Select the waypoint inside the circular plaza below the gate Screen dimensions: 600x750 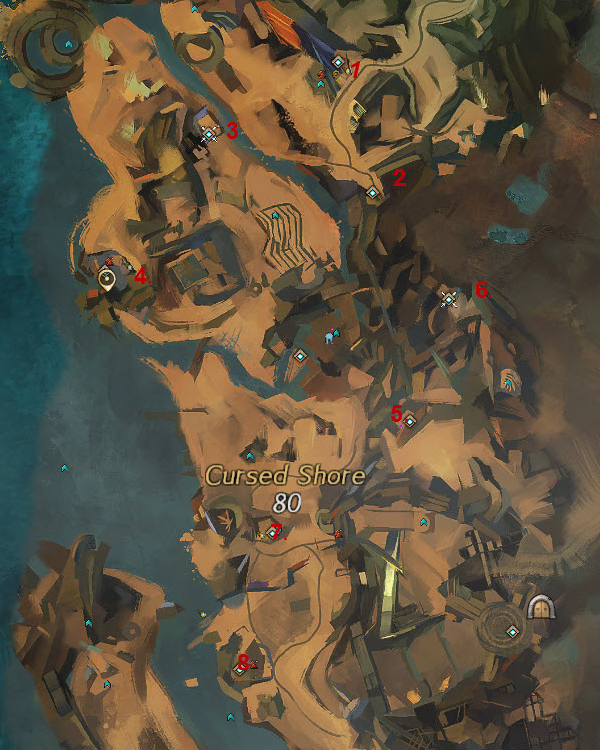tap(512, 631)
